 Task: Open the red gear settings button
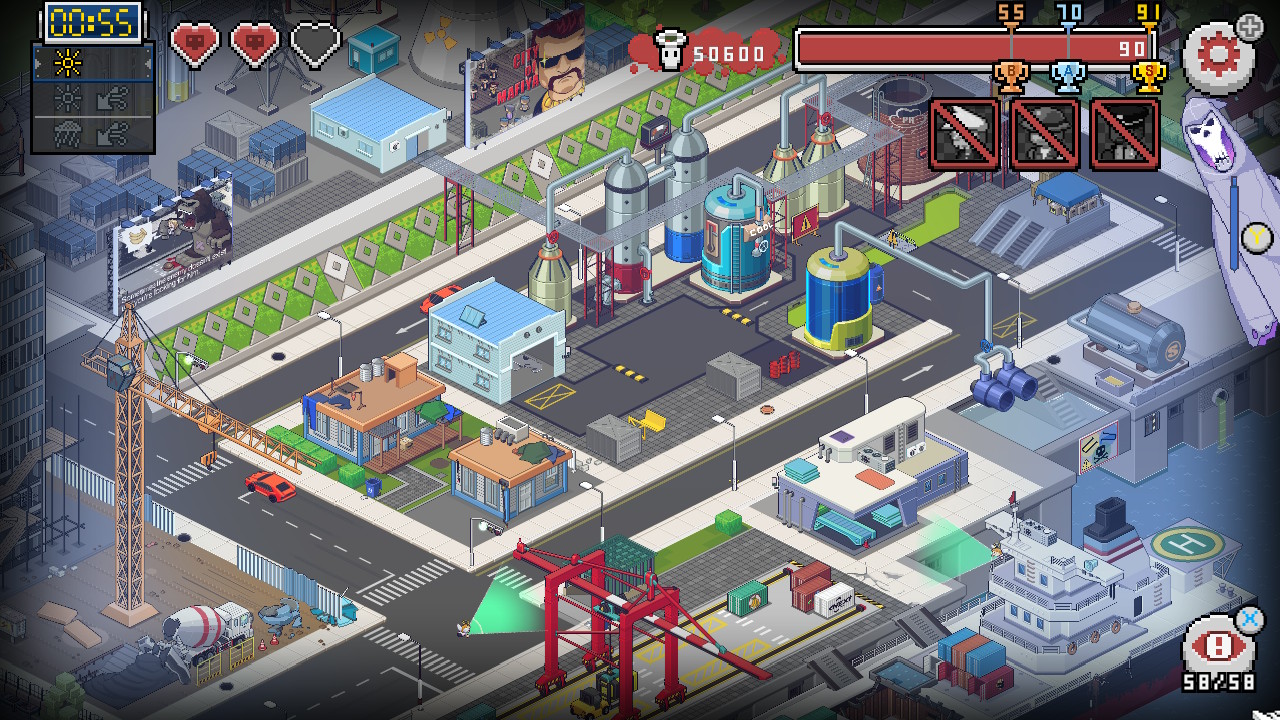pyautogui.click(x=1217, y=56)
